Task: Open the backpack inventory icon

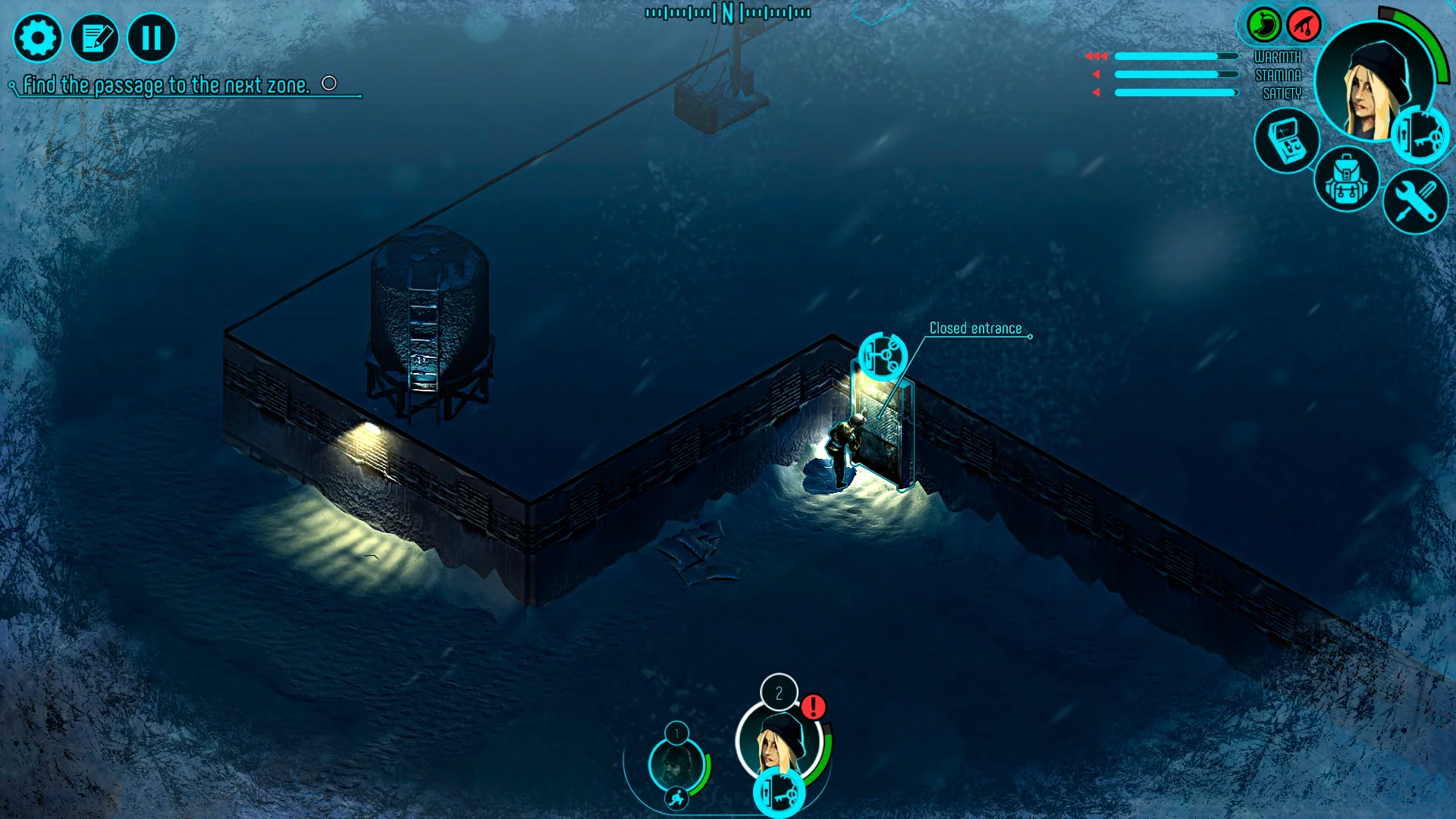Action: coord(1347,179)
